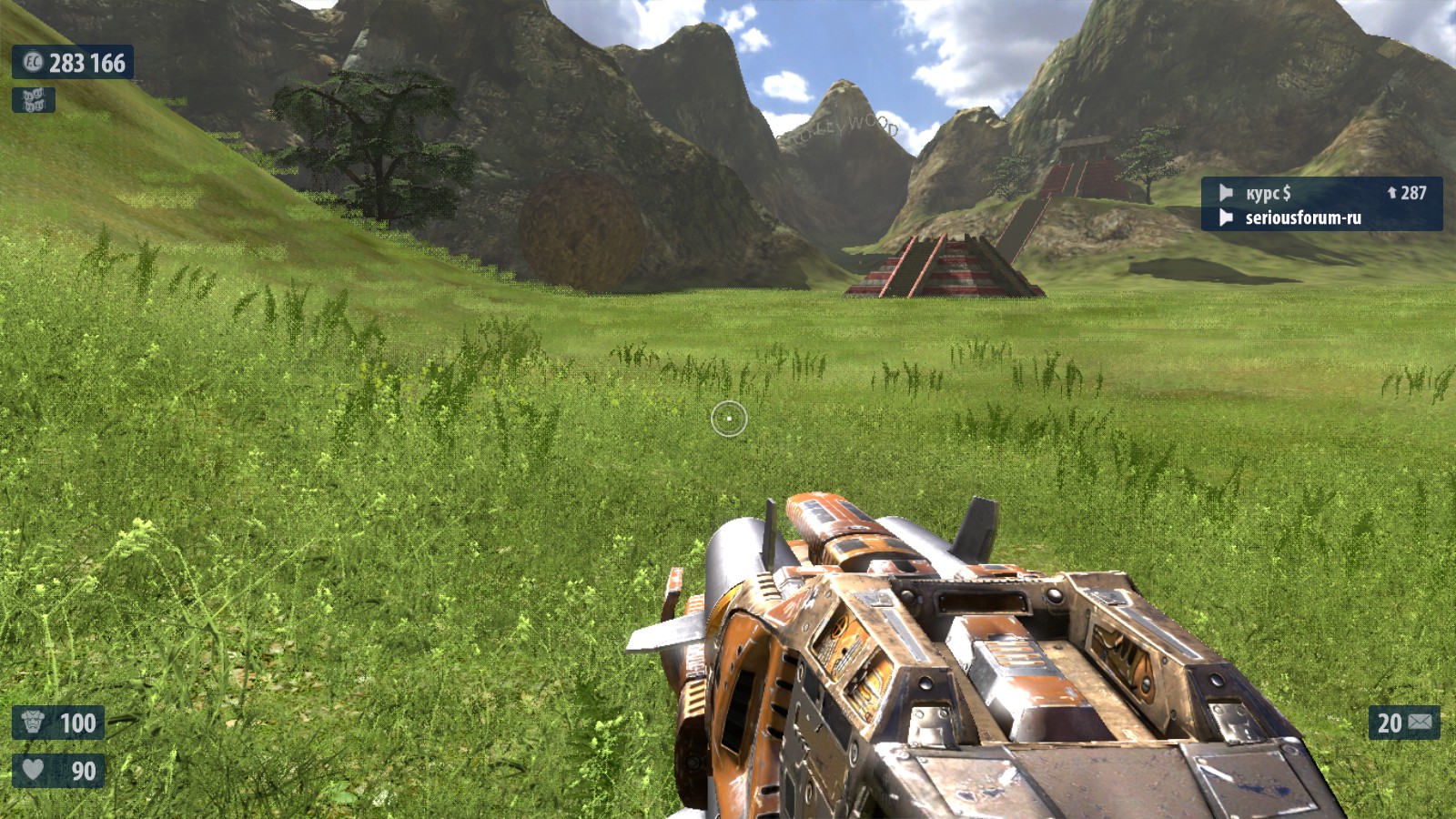Click the ammo crate icon
Viewport: 1456px width, 819px height.
pos(1421,723)
